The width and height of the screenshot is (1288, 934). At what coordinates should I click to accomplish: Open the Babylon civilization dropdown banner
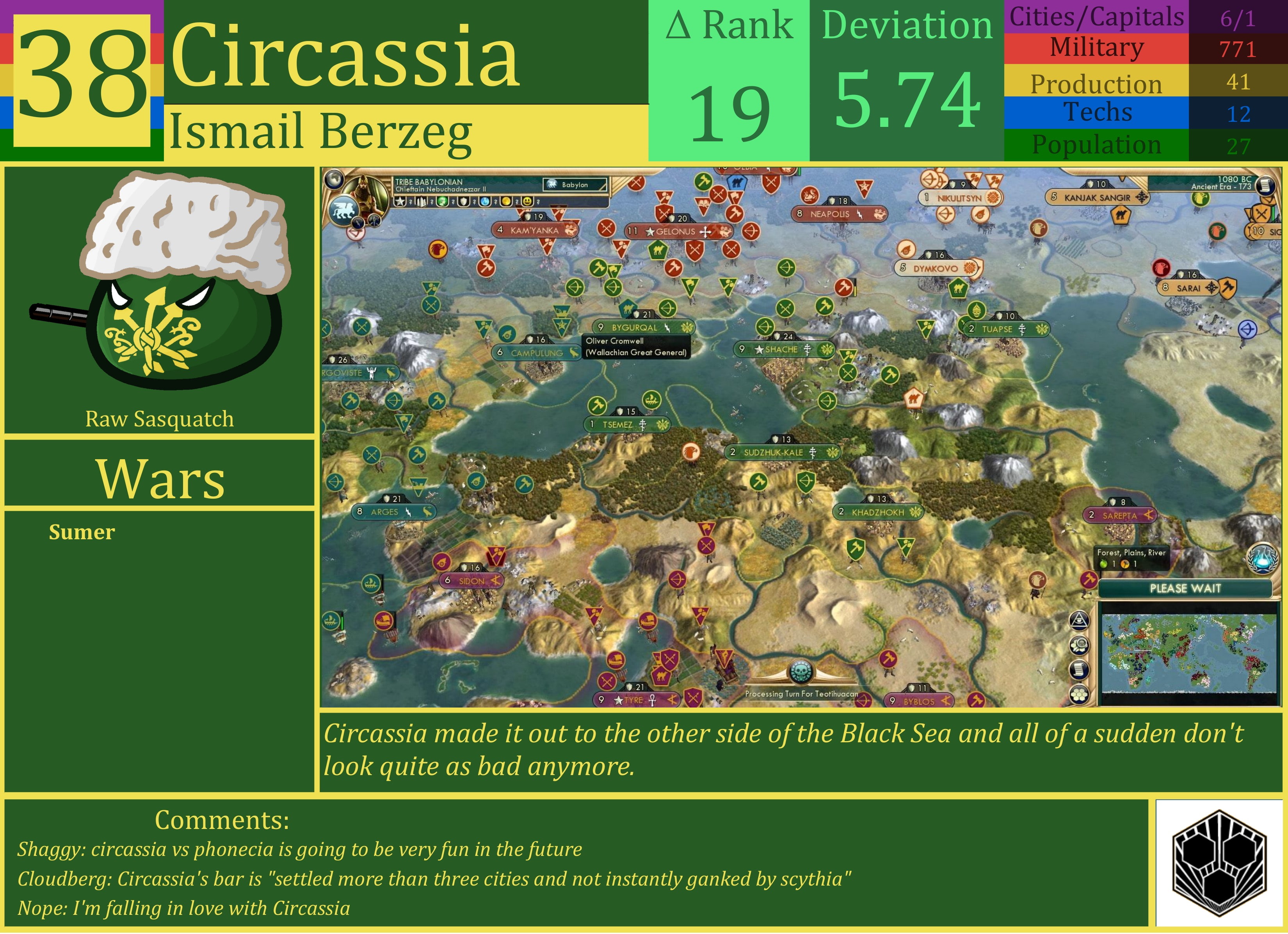click(579, 185)
